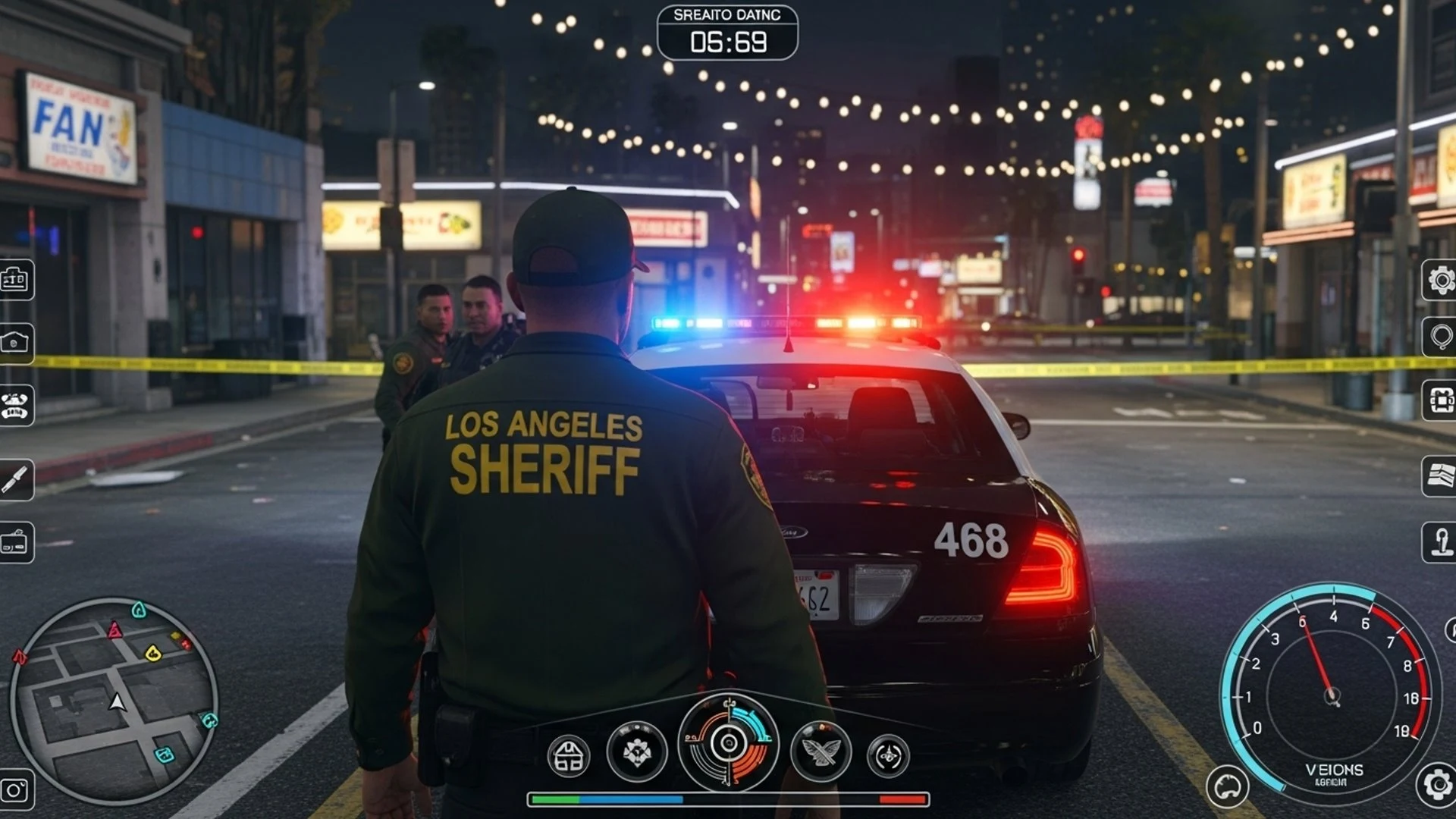Activate the crossed wings ability icon
The width and height of the screenshot is (1456, 819).
click(x=821, y=752)
